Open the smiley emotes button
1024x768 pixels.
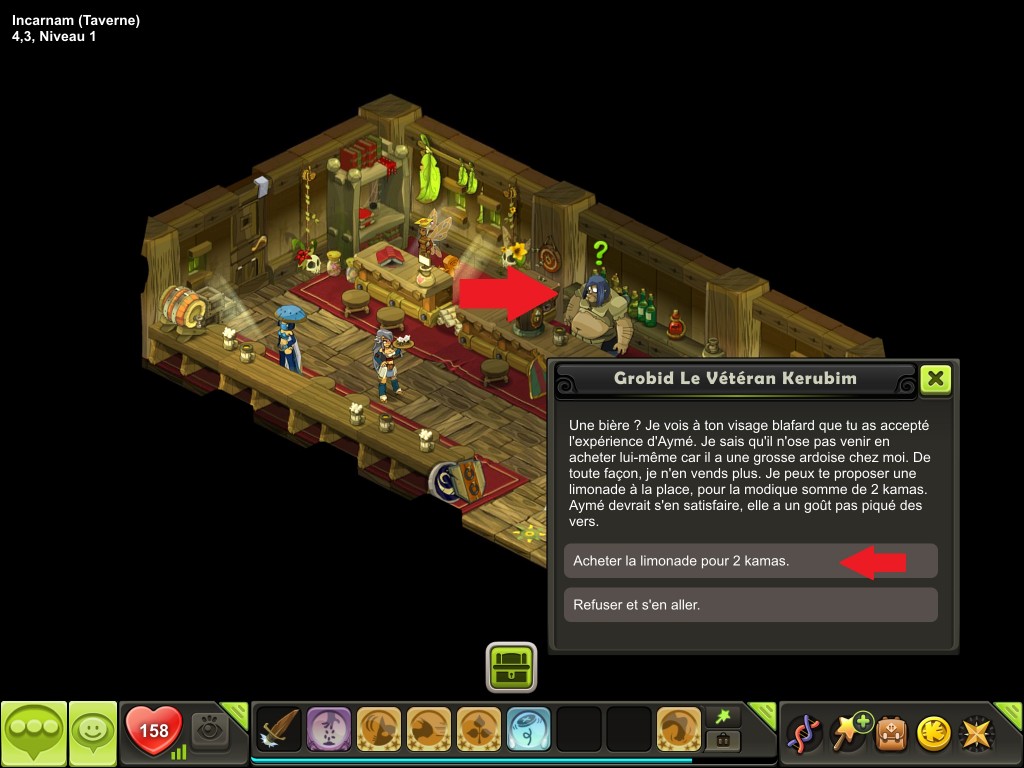[93, 733]
